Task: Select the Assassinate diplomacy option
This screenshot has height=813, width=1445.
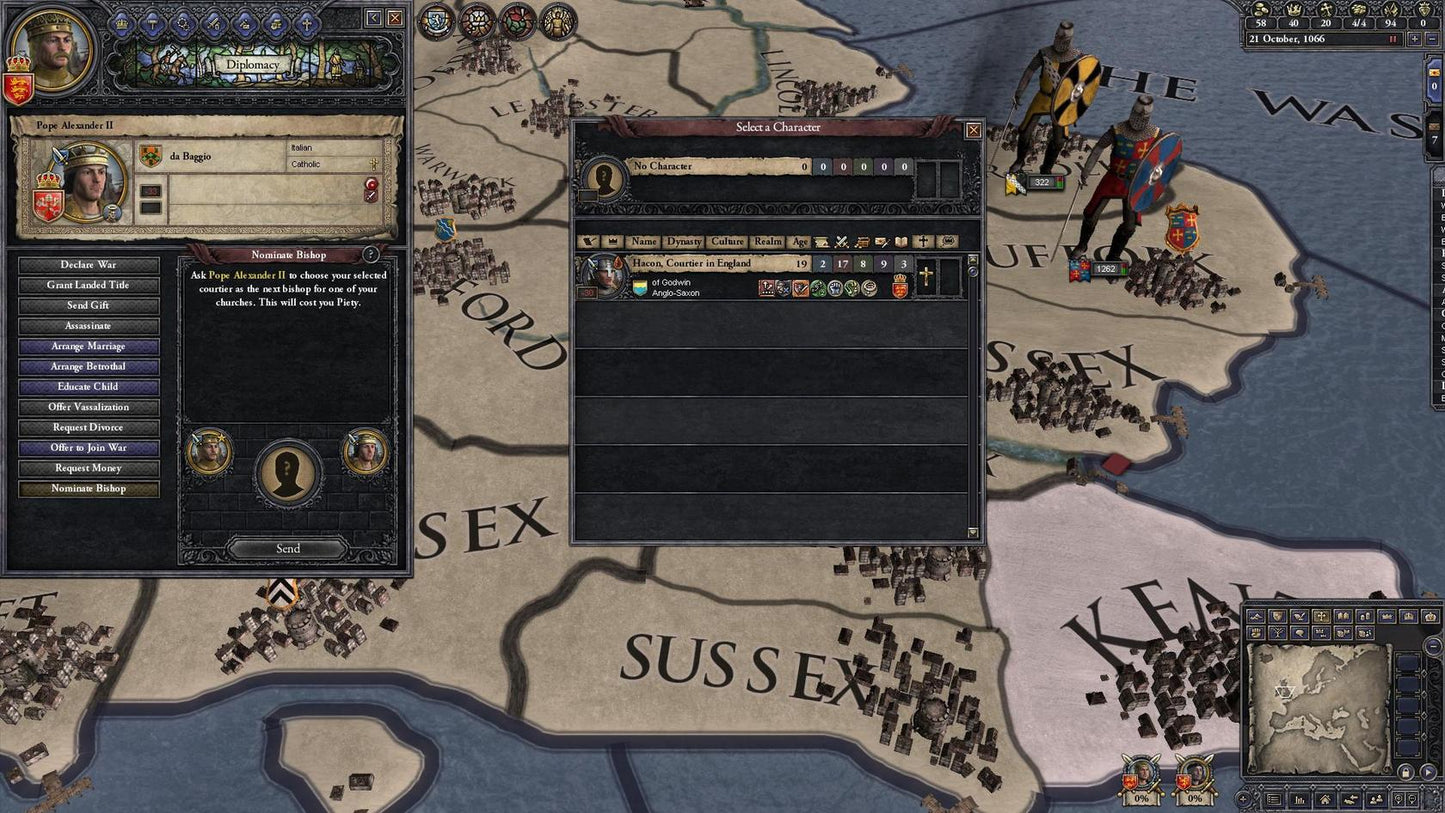Action: (87, 325)
